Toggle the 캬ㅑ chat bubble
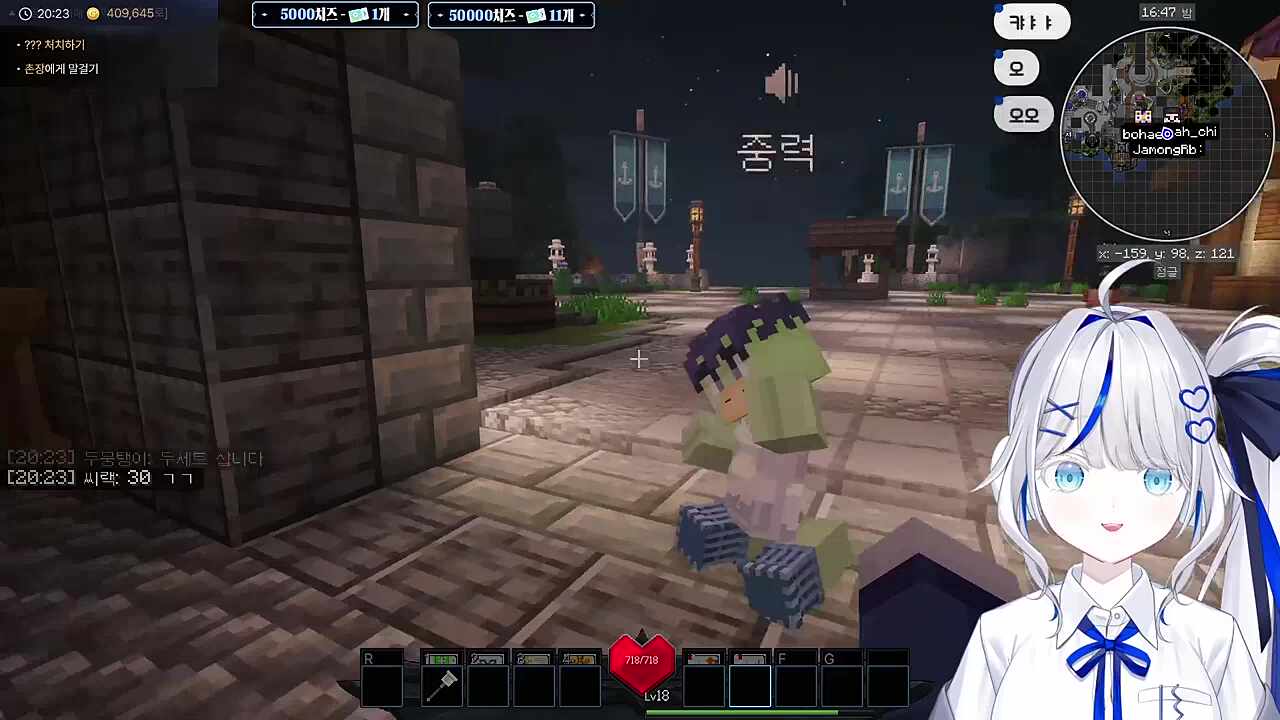Viewport: 1280px width, 720px height. click(1031, 22)
